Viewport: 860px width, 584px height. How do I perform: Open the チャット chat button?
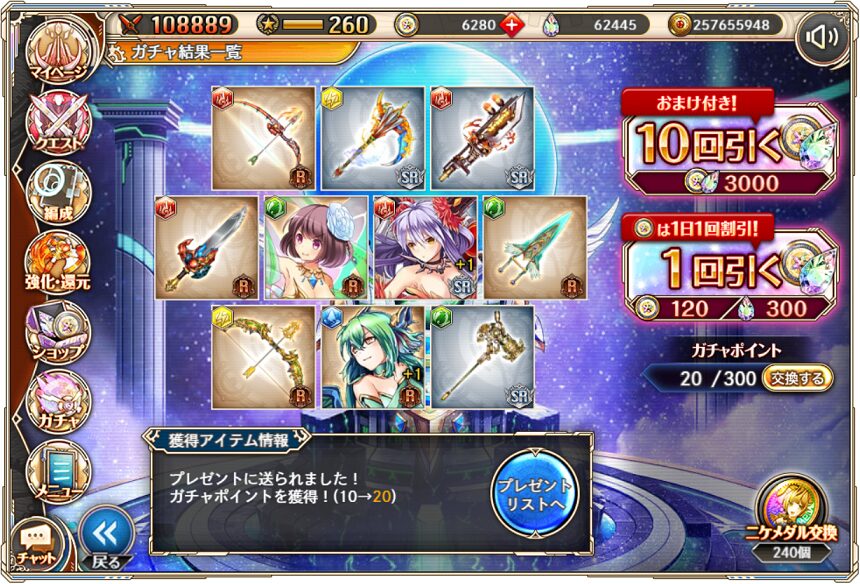[x=36, y=543]
